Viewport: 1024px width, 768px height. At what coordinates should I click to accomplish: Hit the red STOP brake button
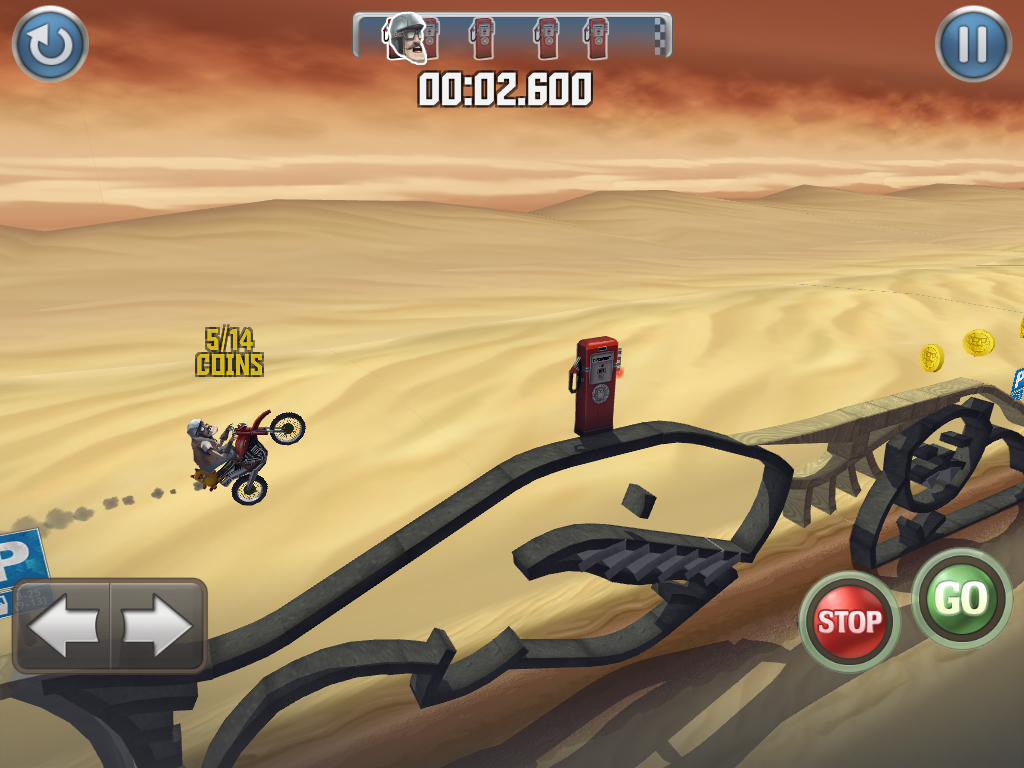click(850, 622)
